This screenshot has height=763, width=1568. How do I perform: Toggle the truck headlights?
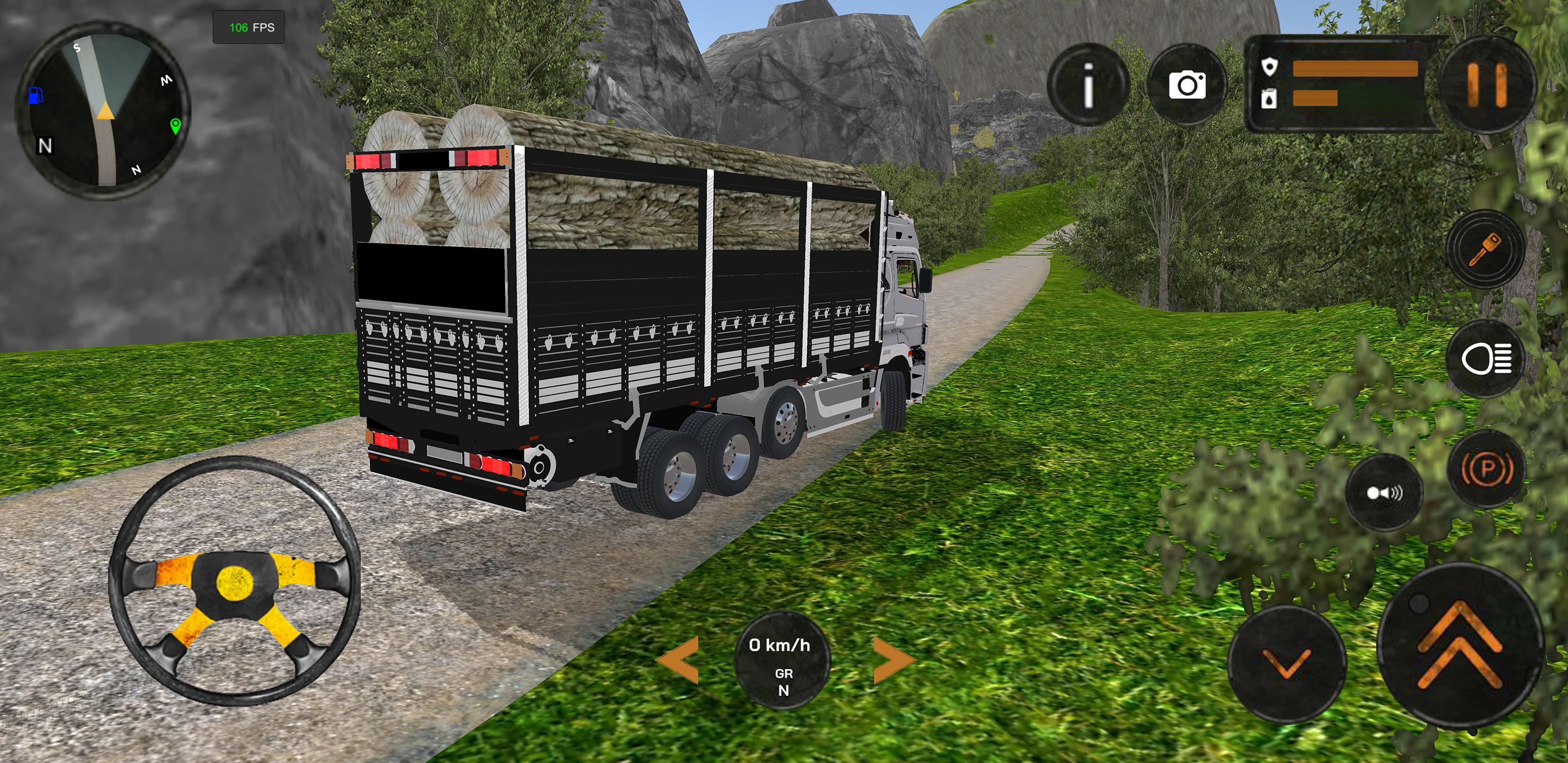1485,359
